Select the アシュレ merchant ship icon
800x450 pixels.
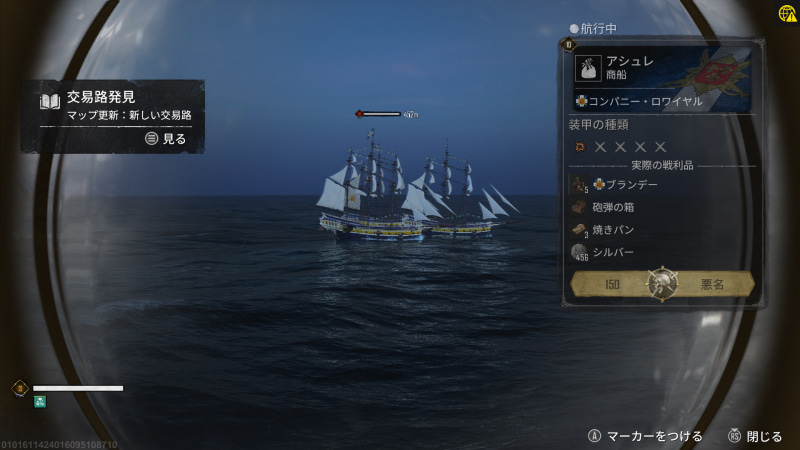589,68
